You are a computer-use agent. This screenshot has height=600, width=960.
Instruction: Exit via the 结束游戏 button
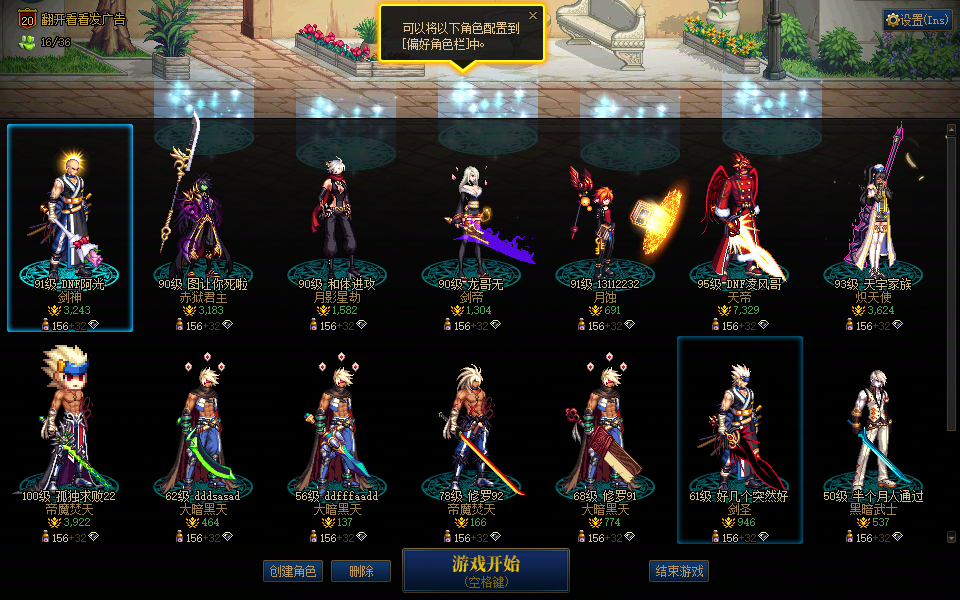[679, 571]
